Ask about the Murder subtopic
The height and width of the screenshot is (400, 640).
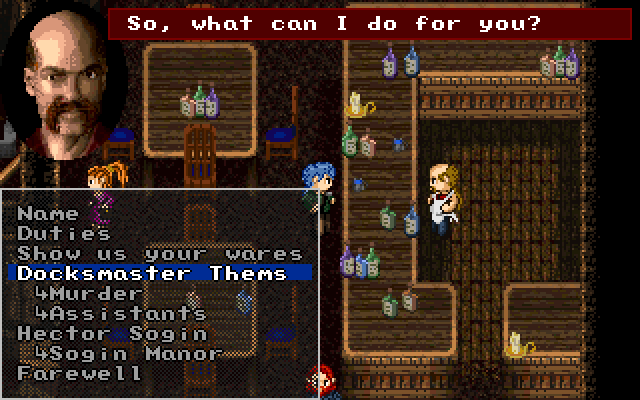click(88, 293)
